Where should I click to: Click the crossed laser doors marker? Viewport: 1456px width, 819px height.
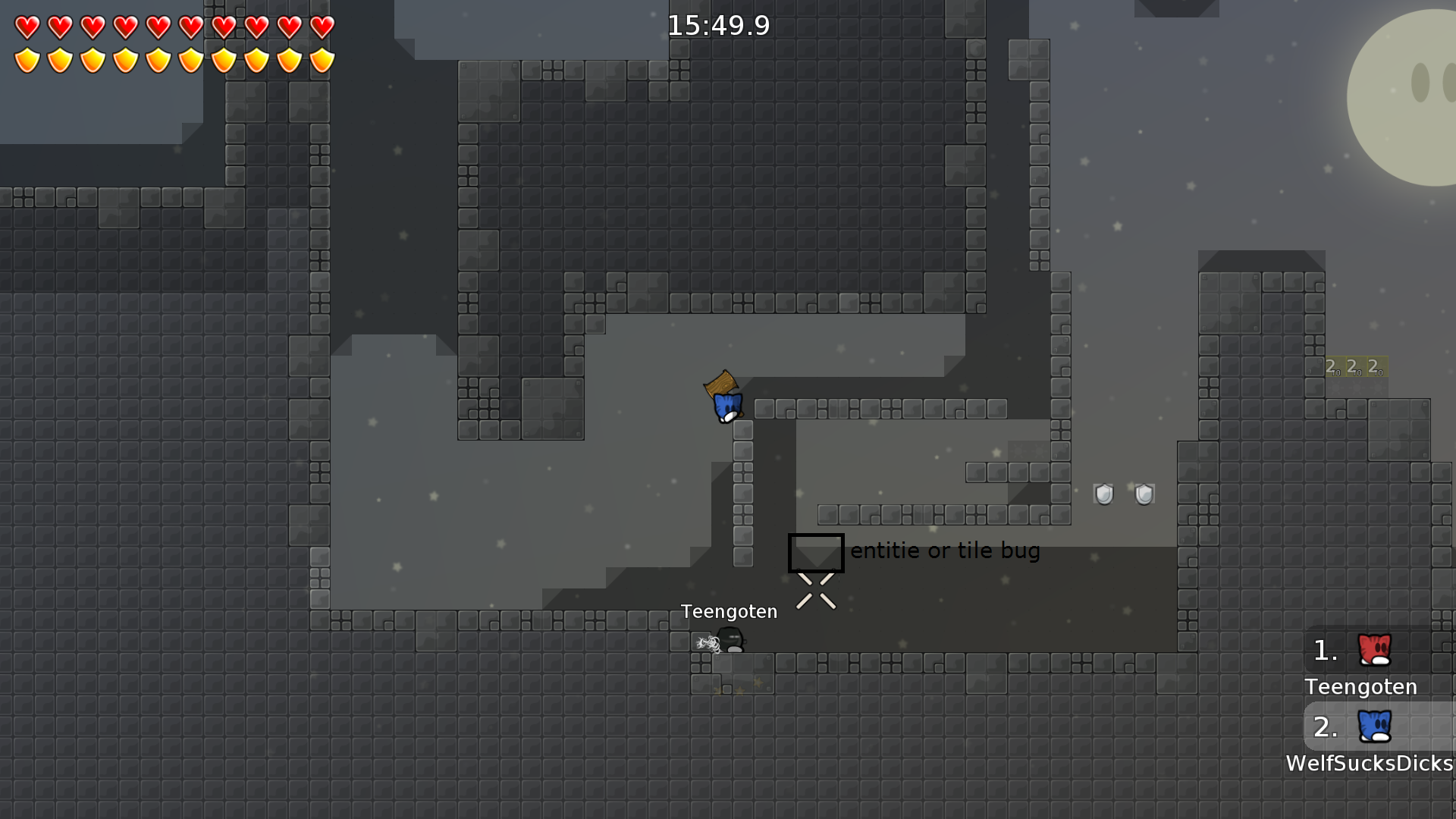pos(816,589)
